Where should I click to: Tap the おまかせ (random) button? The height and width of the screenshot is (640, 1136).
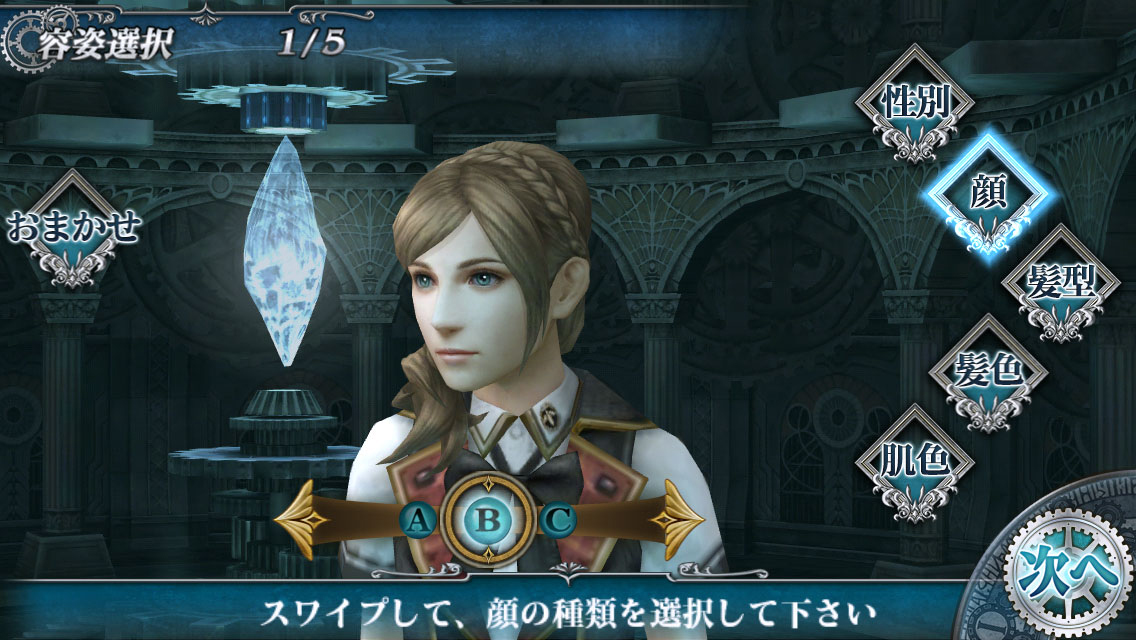73,228
